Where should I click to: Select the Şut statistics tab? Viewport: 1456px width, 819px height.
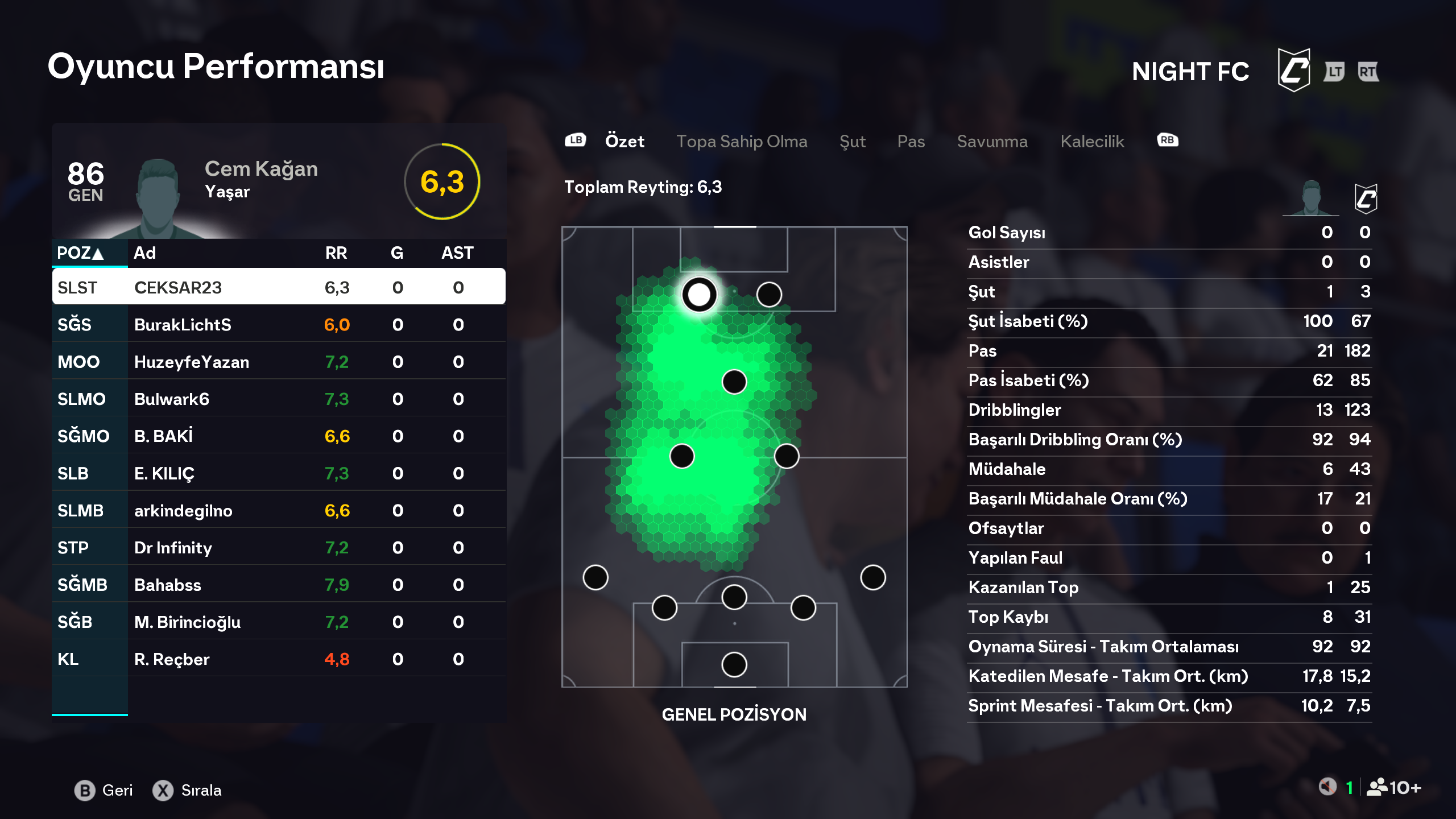point(852,141)
